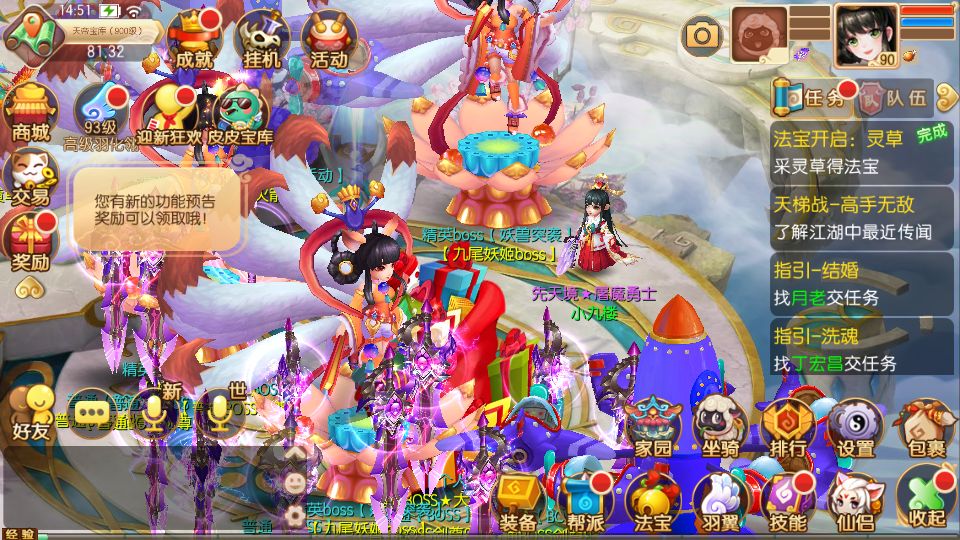
Task: Collapse menu with the 收起 button
Action: click(x=924, y=498)
